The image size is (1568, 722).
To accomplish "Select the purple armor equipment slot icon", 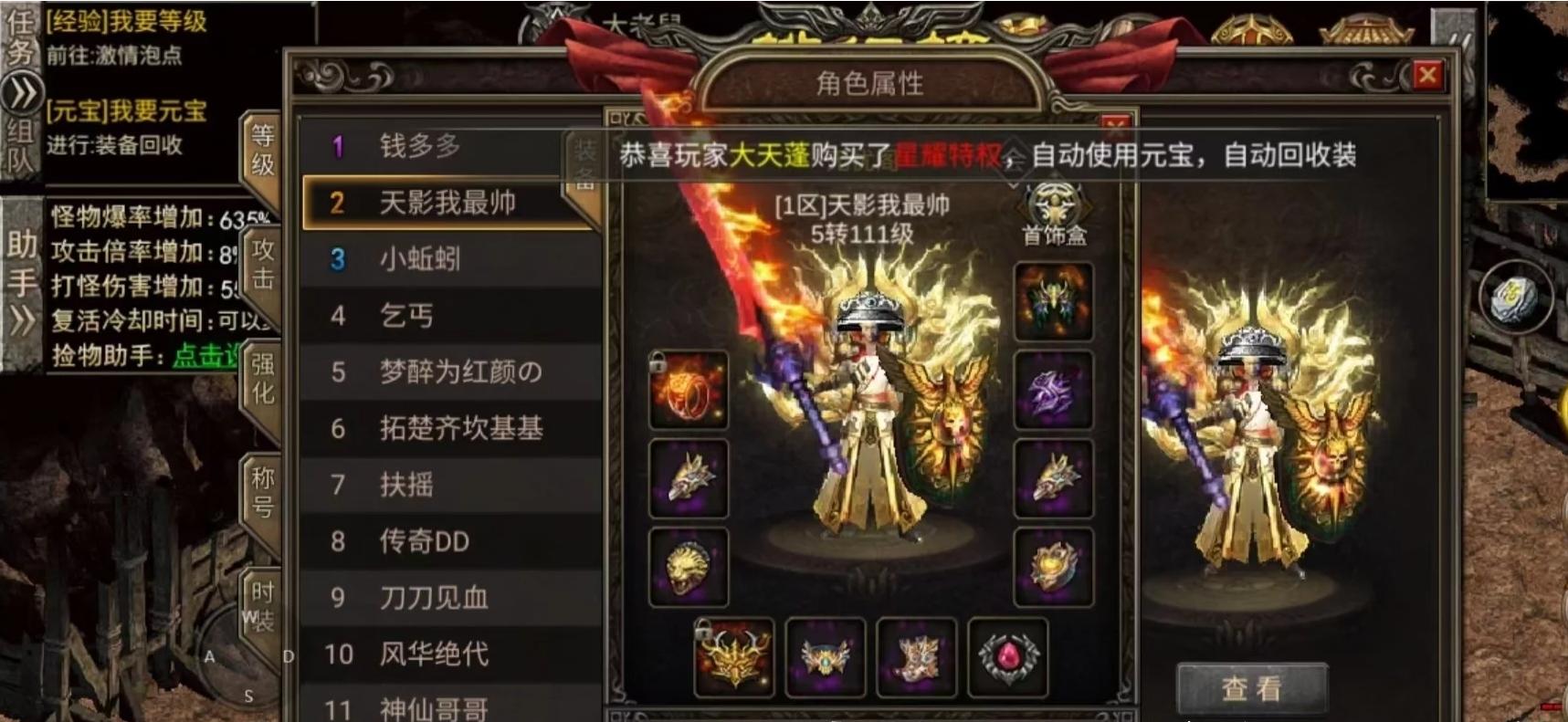I will (x=1053, y=392).
